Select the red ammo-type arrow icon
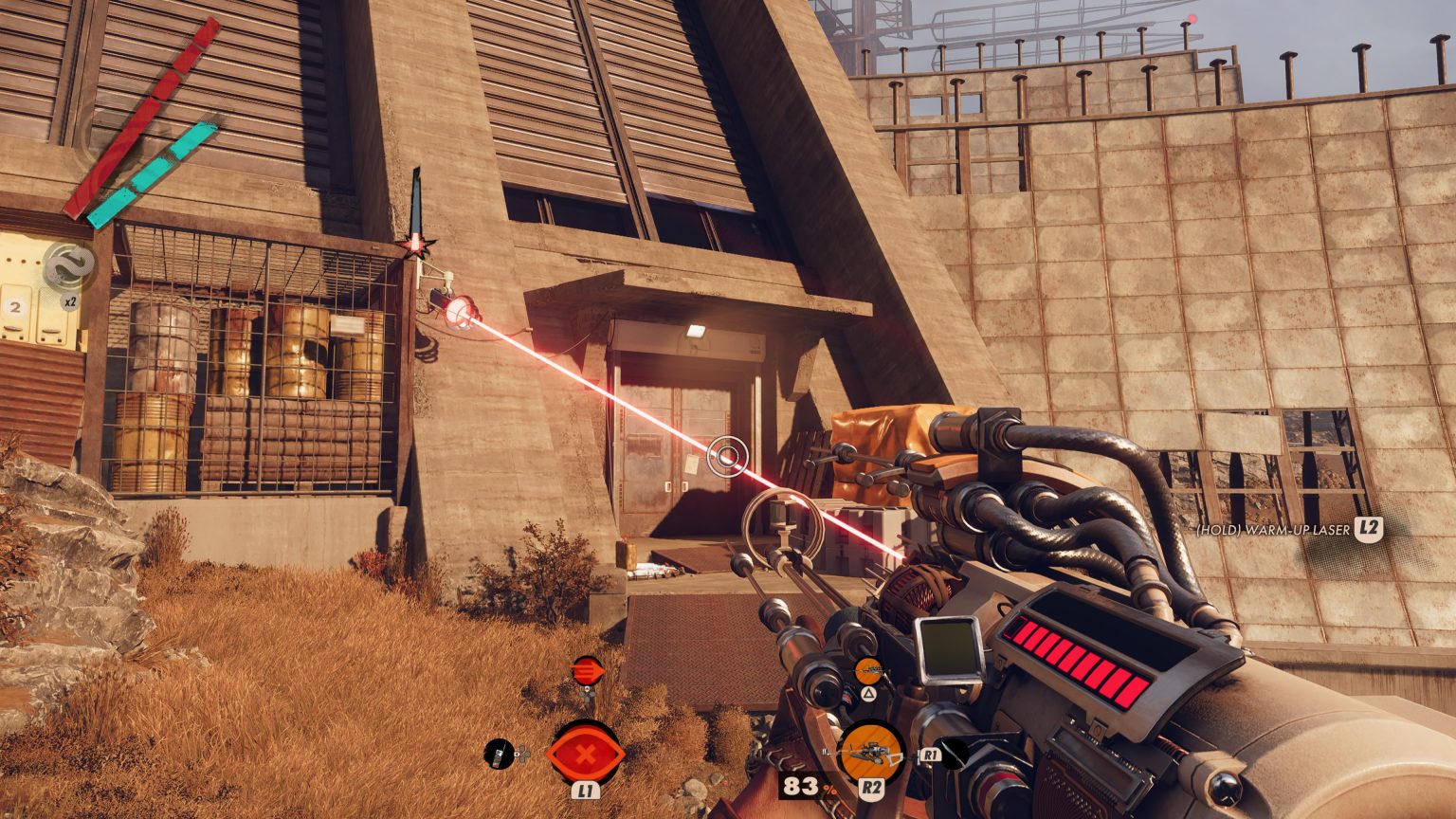This screenshot has height=819, width=1456. 588,669
